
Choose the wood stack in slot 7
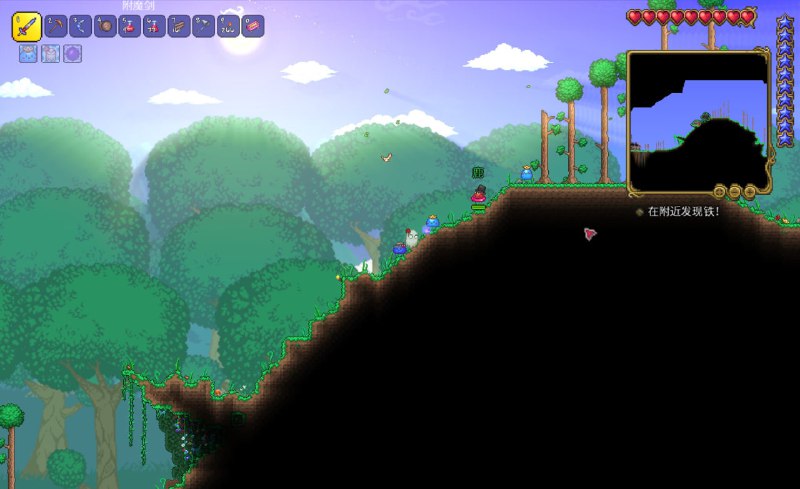pyautogui.click(x=179, y=26)
